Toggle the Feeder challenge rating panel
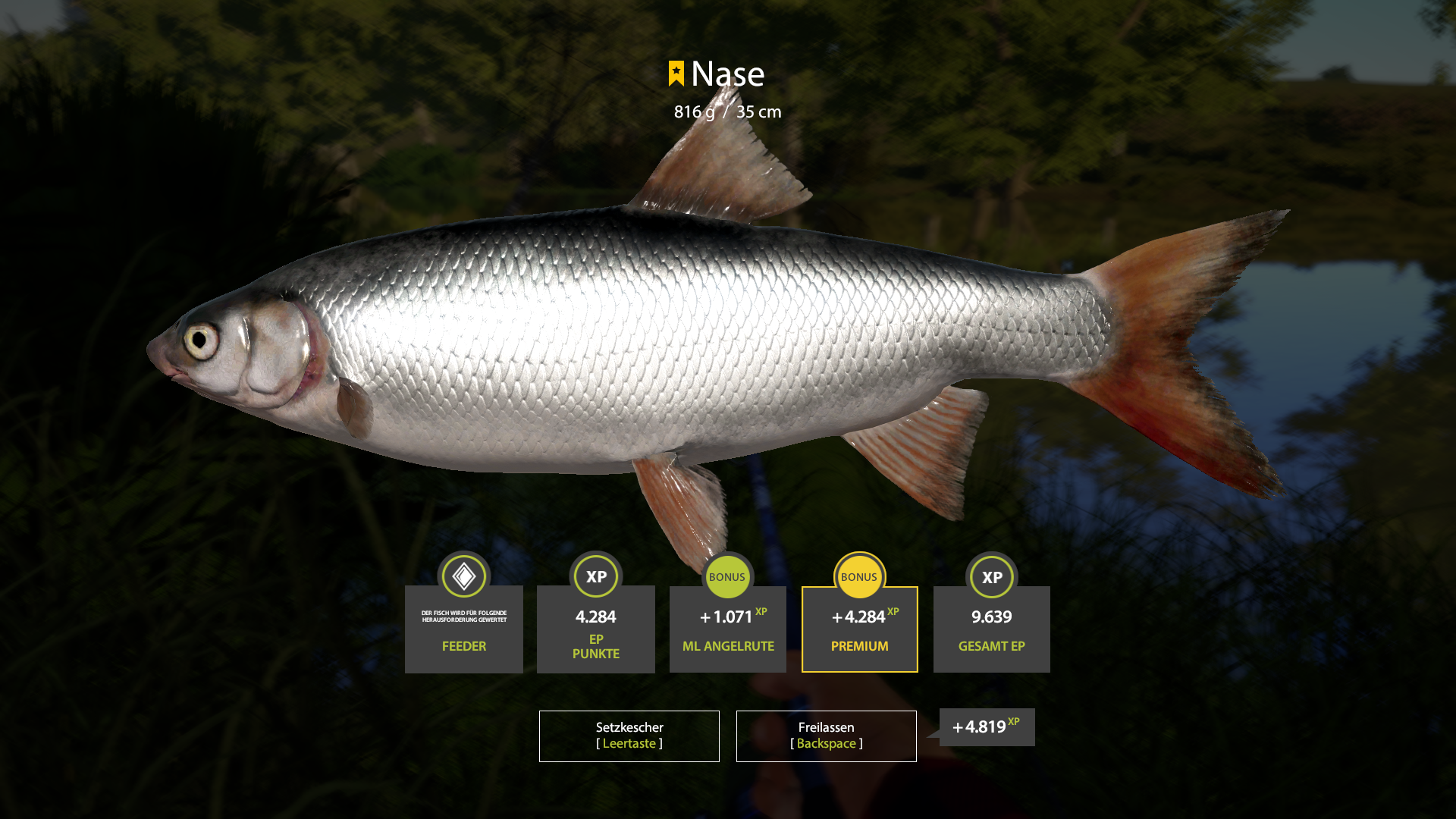Viewport: 1456px width, 819px height. pos(463,629)
